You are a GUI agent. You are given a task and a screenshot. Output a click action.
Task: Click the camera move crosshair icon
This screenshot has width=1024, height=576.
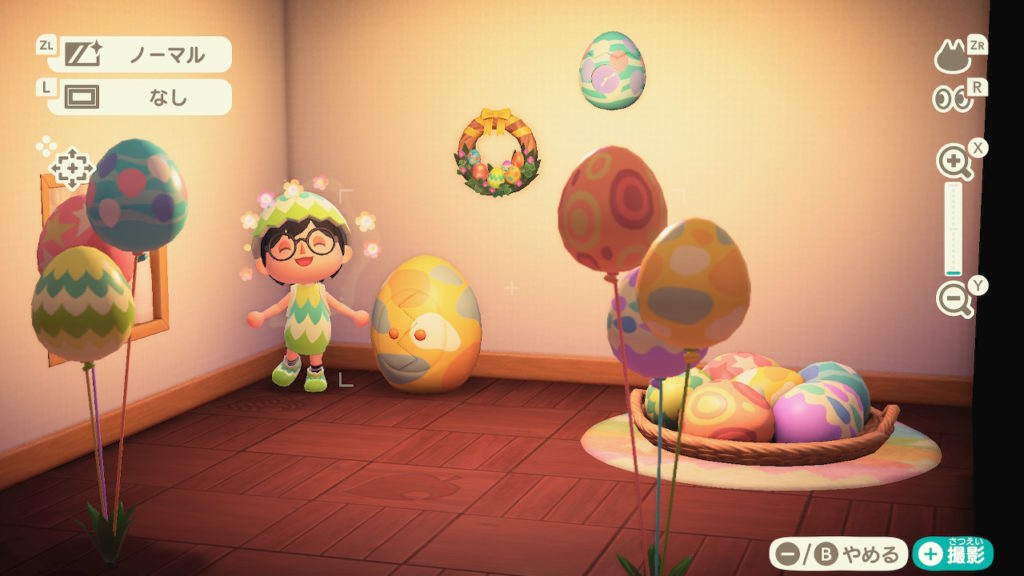72,167
